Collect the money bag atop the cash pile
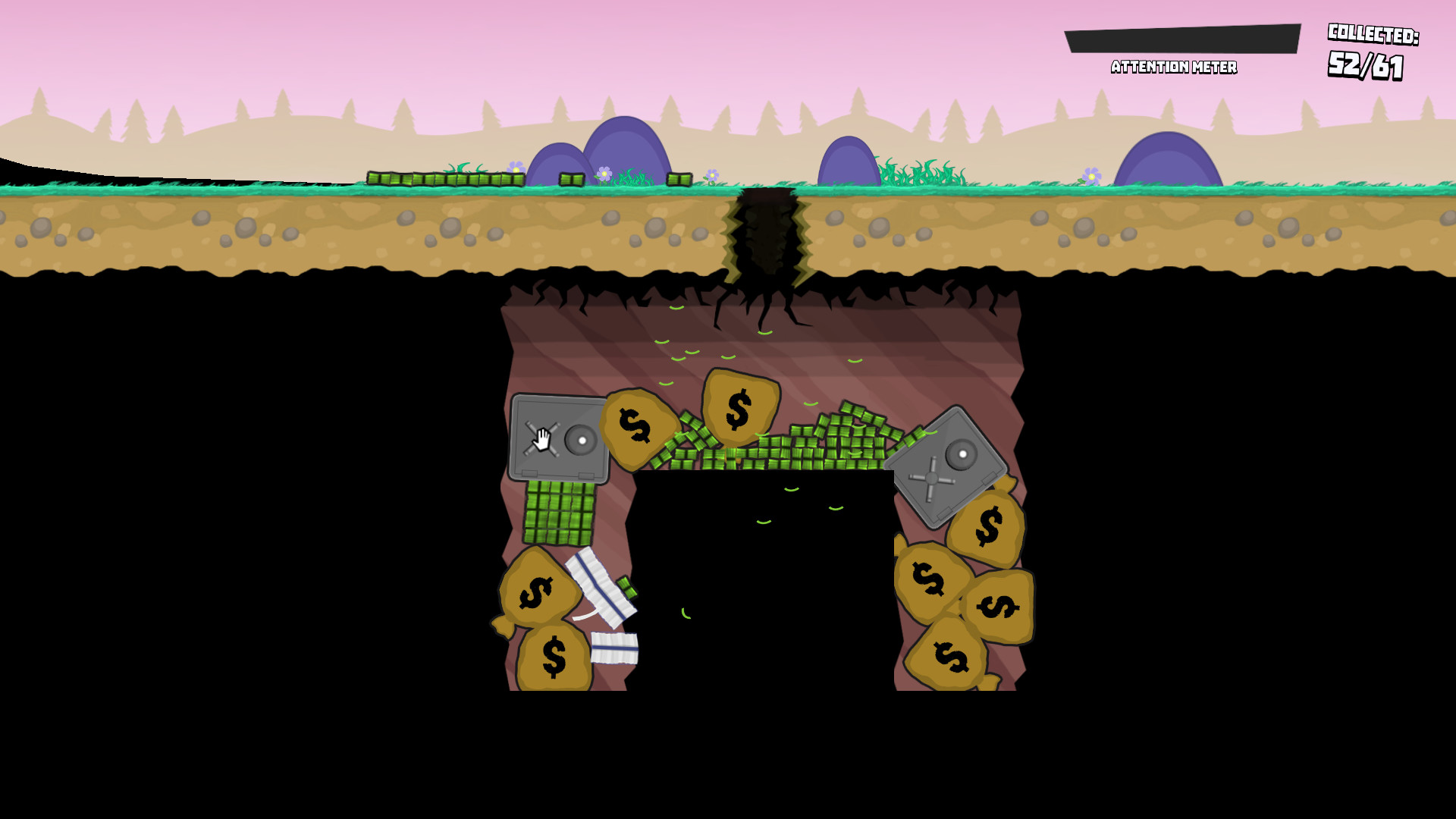This screenshot has height=819, width=1456. pyautogui.click(x=739, y=406)
